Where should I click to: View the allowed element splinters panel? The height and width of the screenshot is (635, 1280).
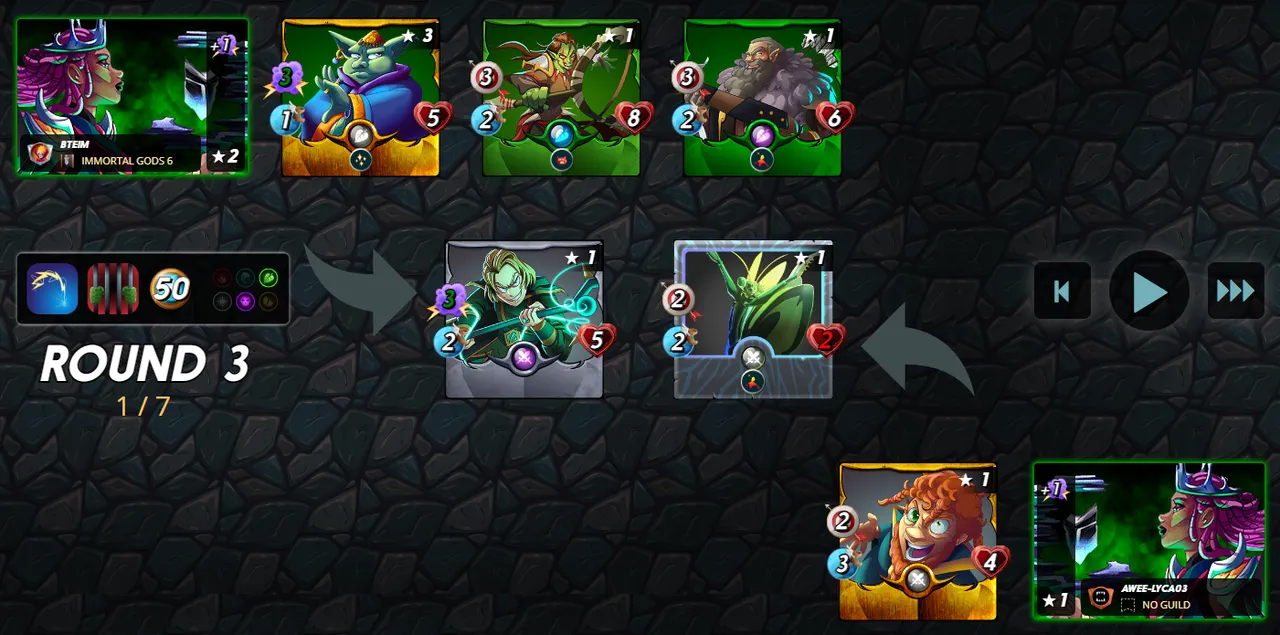[245, 289]
